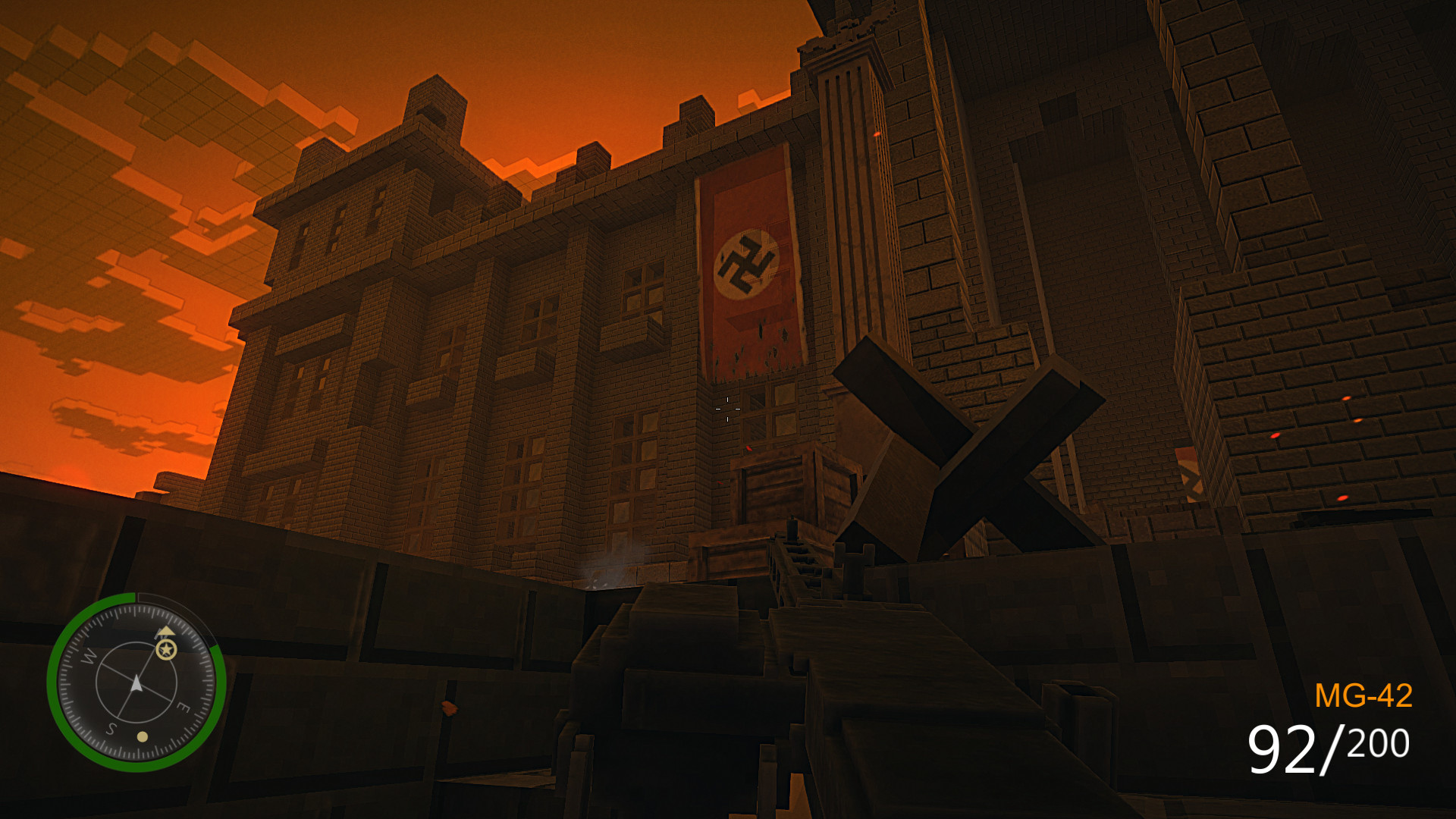Click the crosshair at screen center

point(726,408)
